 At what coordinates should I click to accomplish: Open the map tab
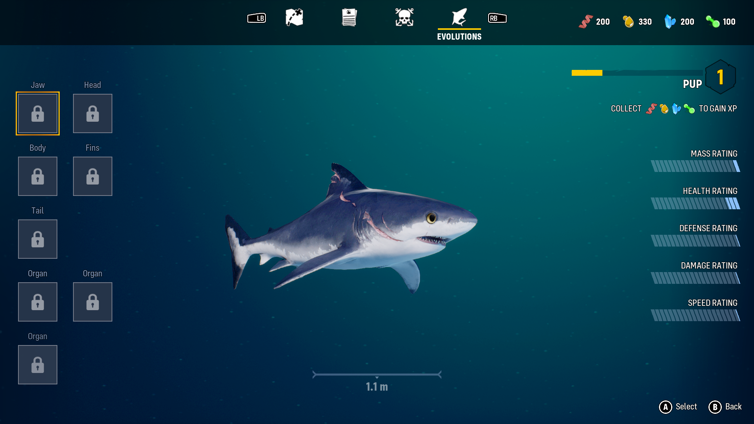294,17
